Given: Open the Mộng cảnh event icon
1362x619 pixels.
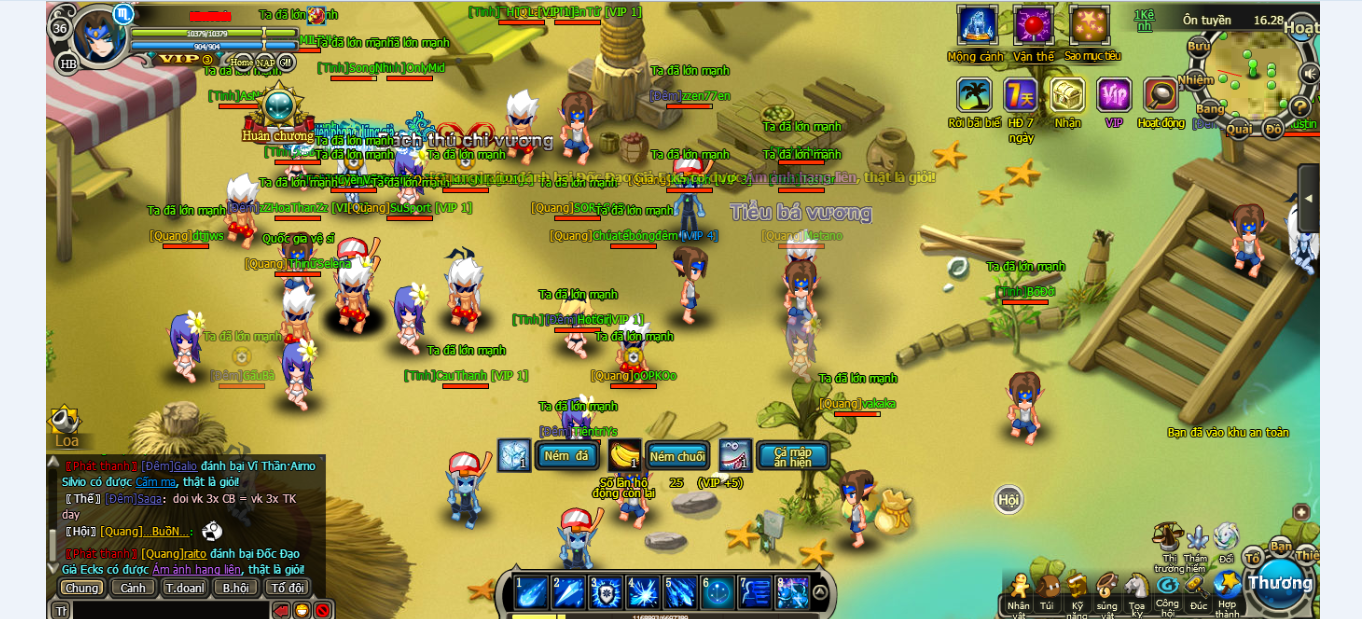Looking at the screenshot, I should [977, 25].
